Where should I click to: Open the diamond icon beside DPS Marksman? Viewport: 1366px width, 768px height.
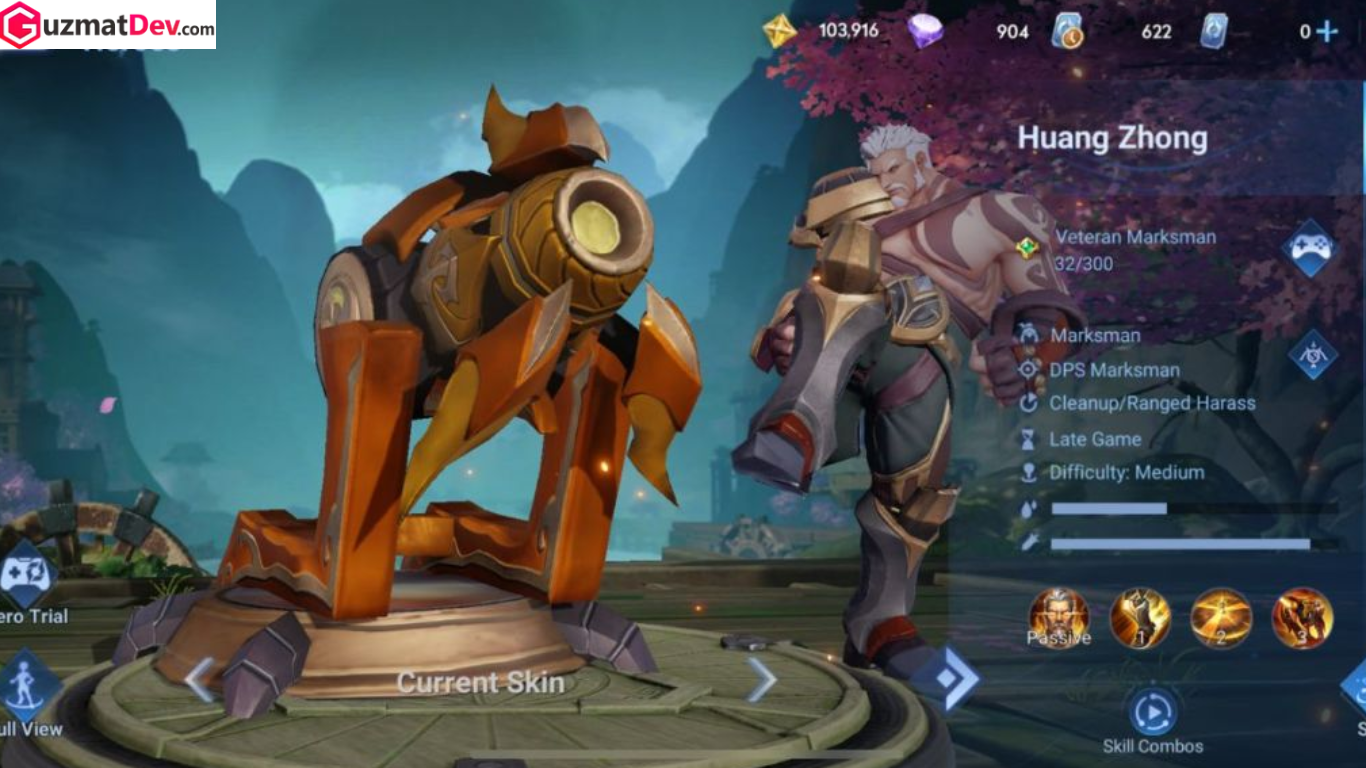point(1312,355)
